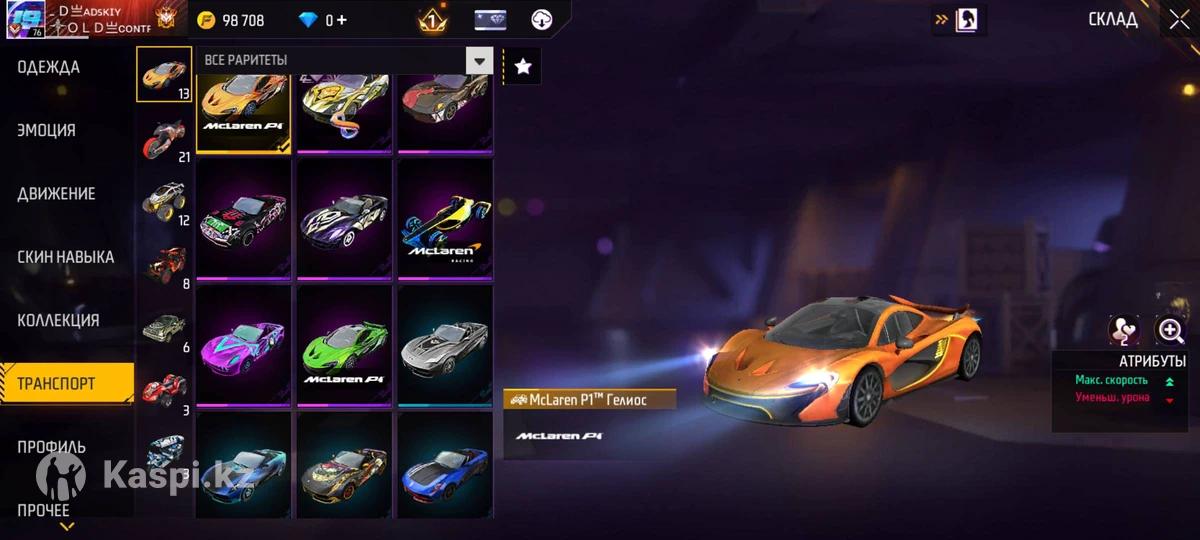Add diamonds with the plus button

pos(343,20)
